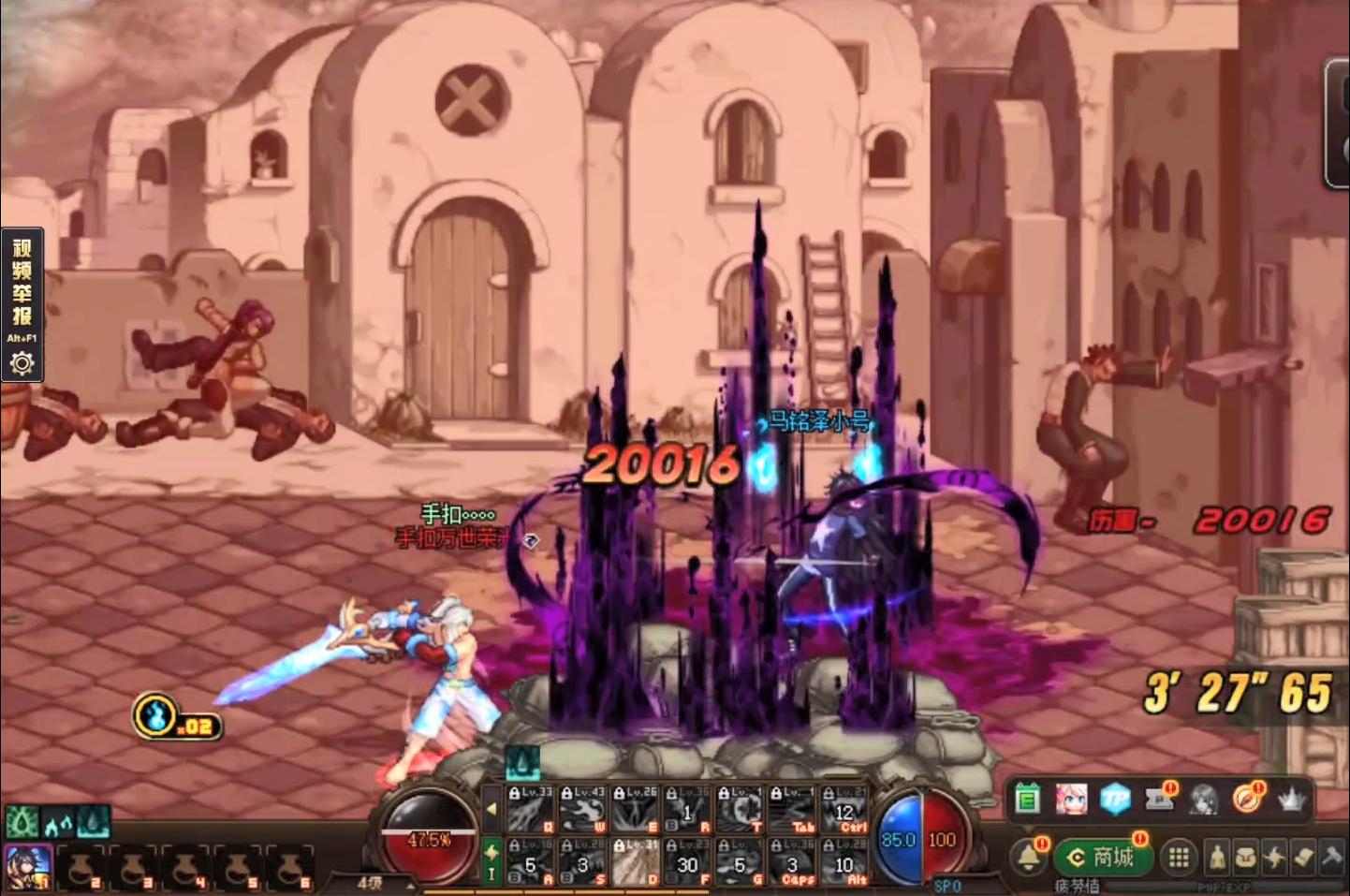
Task: Open the hammer icon in the menu bar
Action: tap(1331, 857)
